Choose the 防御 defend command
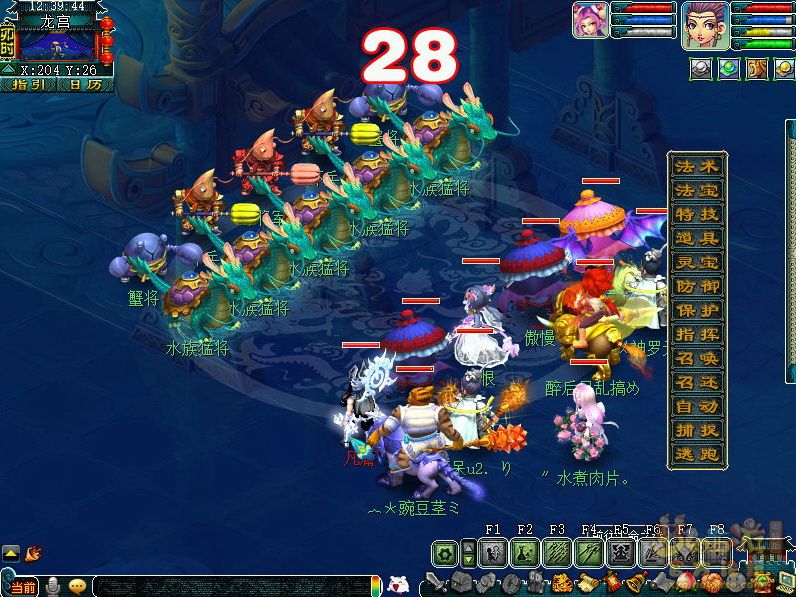This screenshot has height=597, width=796. pyautogui.click(x=696, y=287)
